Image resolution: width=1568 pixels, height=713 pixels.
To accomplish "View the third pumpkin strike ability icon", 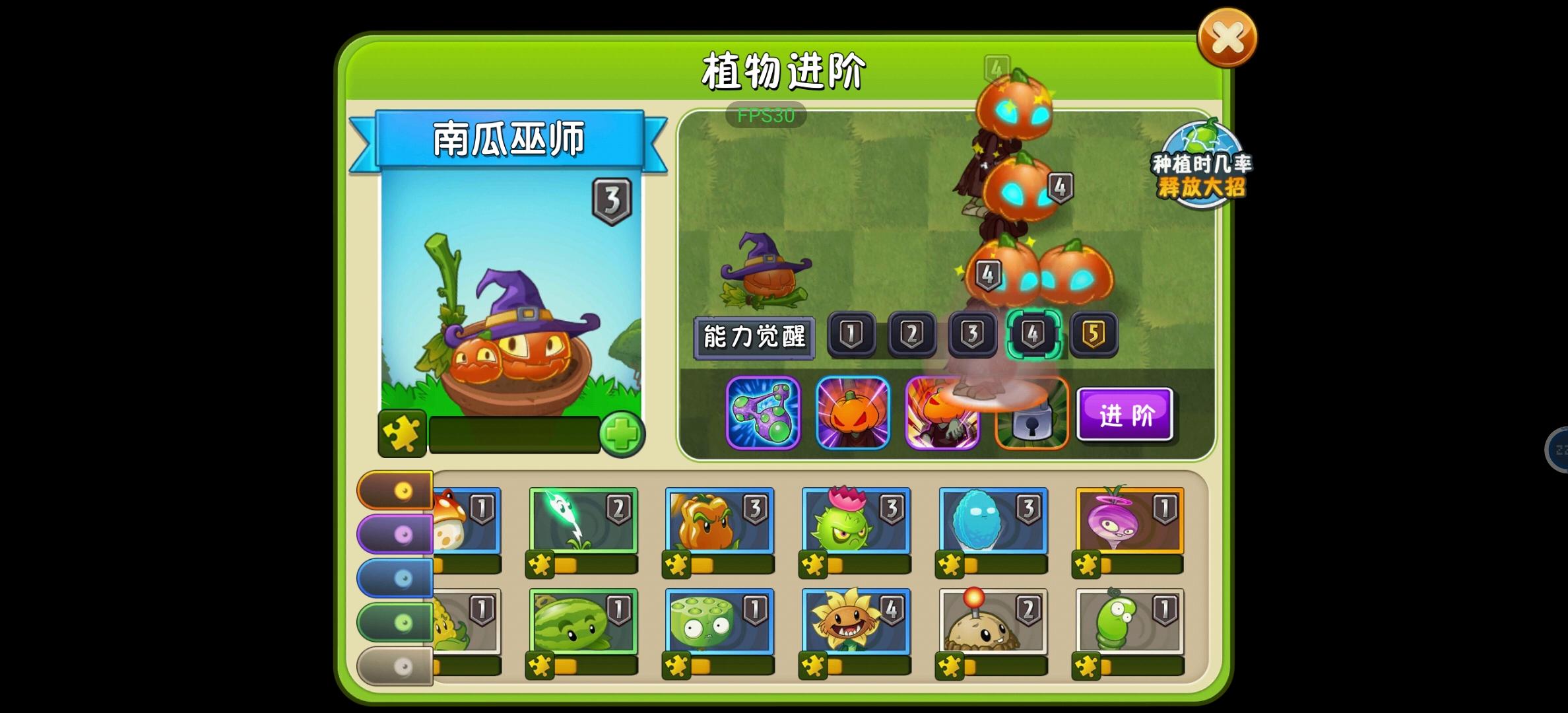I will click(x=942, y=414).
